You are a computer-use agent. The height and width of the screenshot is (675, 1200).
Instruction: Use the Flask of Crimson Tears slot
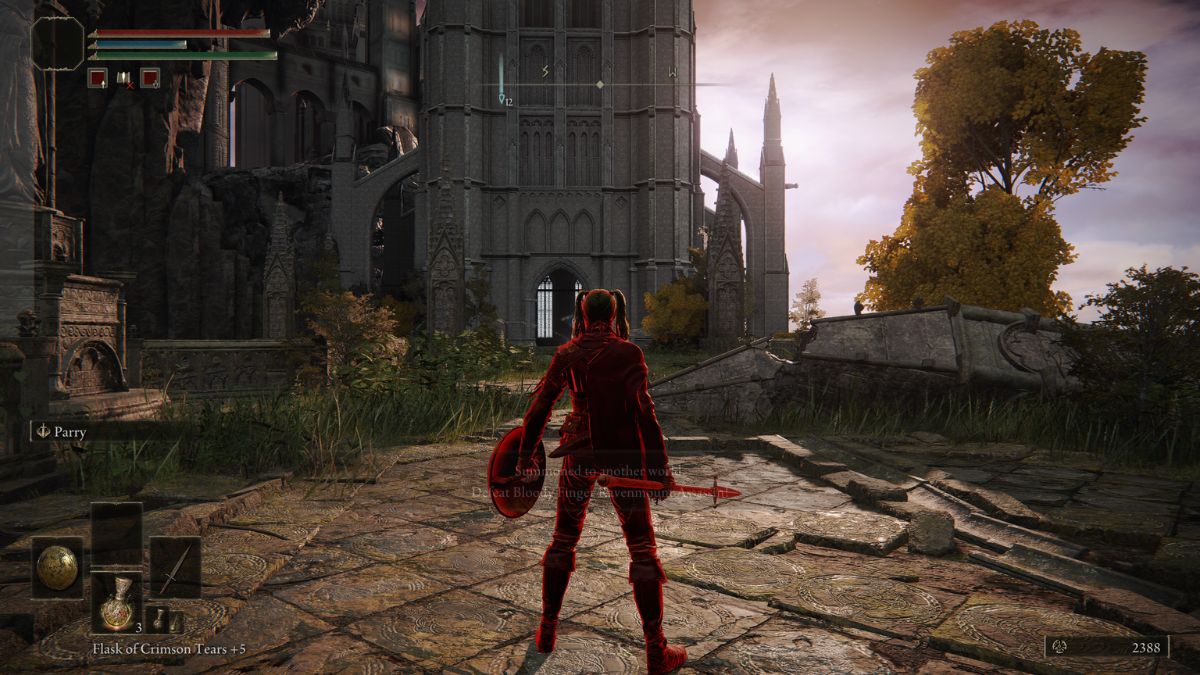[x=117, y=603]
